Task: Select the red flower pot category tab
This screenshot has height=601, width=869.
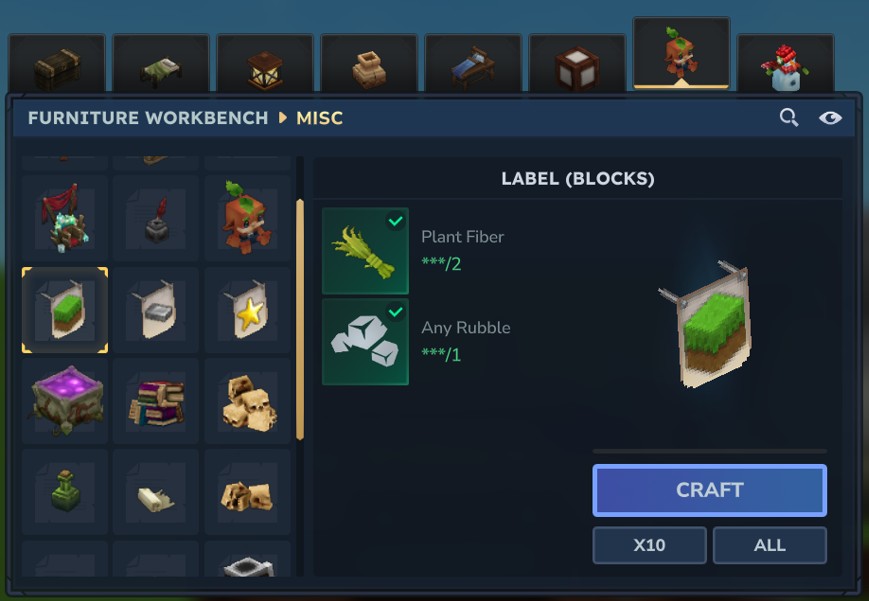Action: tap(785, 65)
